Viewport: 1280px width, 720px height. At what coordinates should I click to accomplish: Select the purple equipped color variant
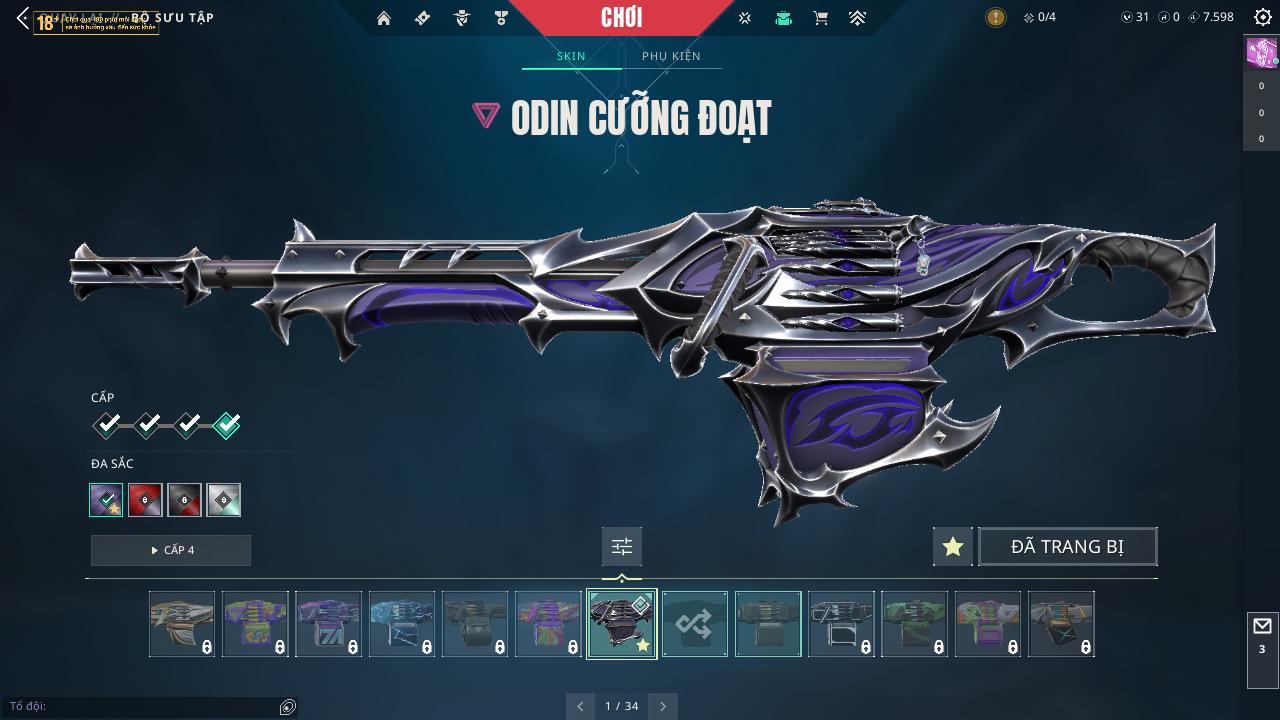tap(106, 500)
